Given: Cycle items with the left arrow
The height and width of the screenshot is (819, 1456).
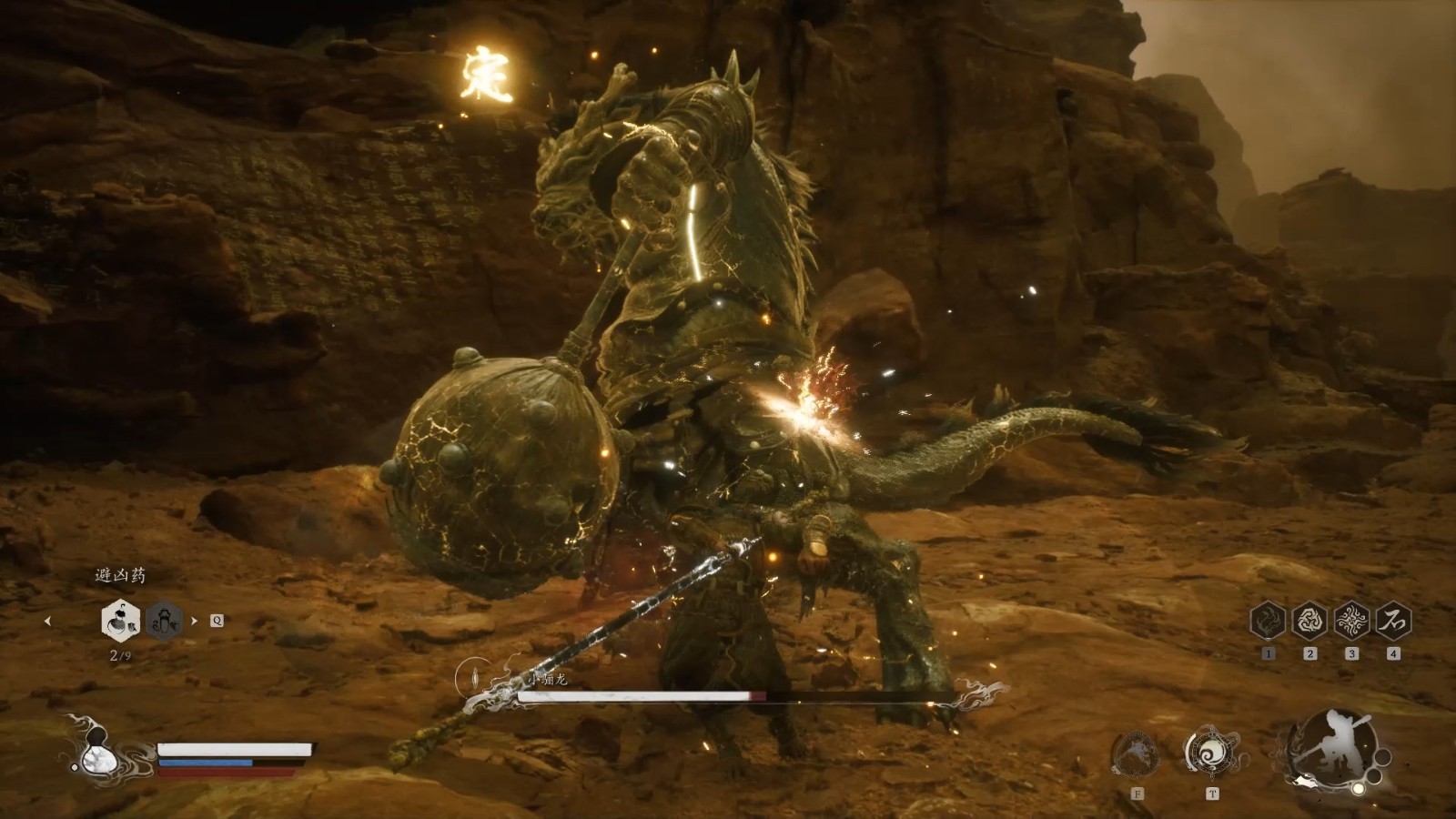Looking at the screenshot, I should point(47,622).
